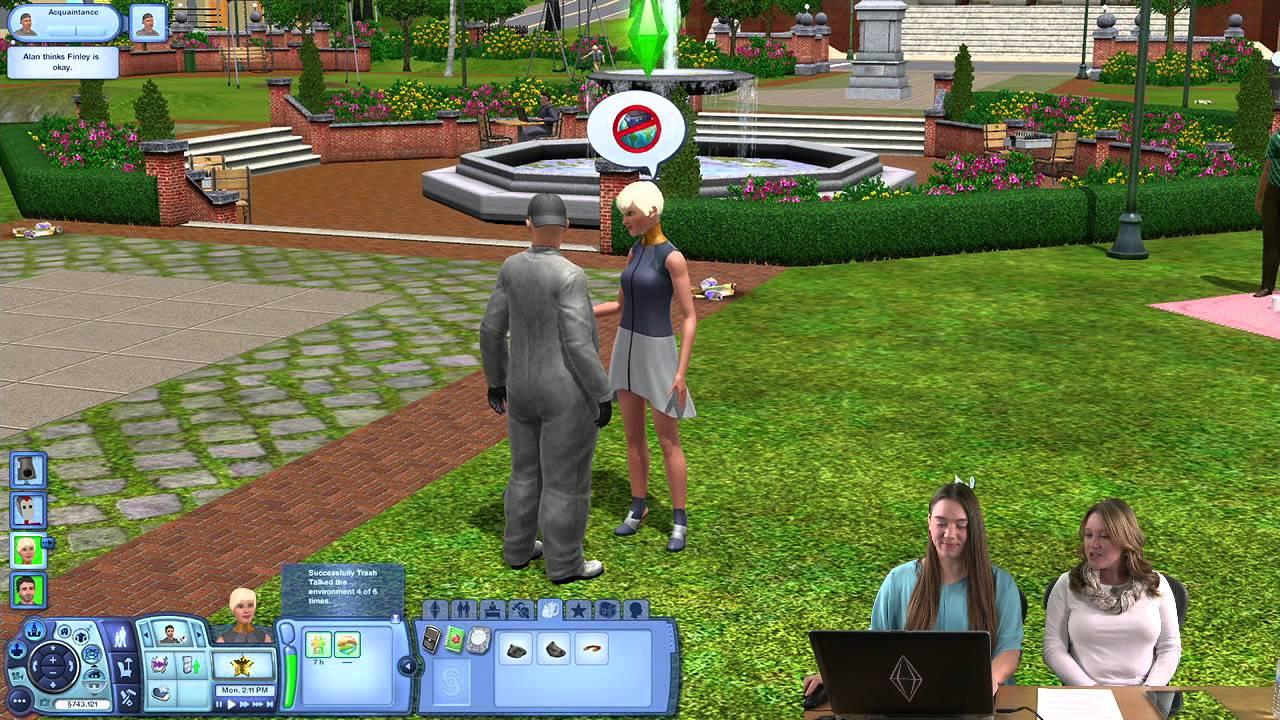Screen dimensions: 1280x720
Task: Open the options menu with the ... button
Action: (18, 700)
